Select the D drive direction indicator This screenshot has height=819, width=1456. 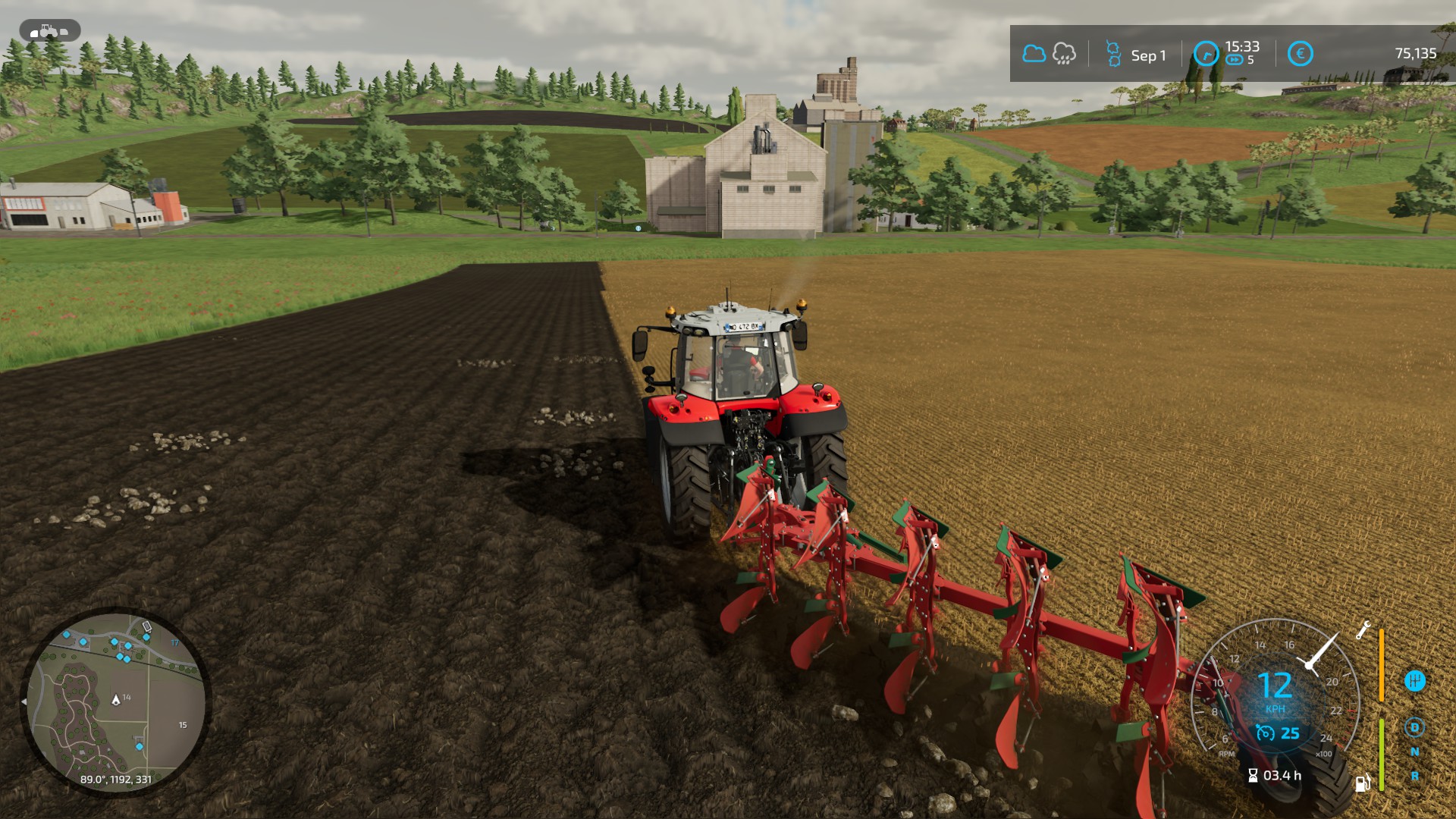(x=1414, y=728)
